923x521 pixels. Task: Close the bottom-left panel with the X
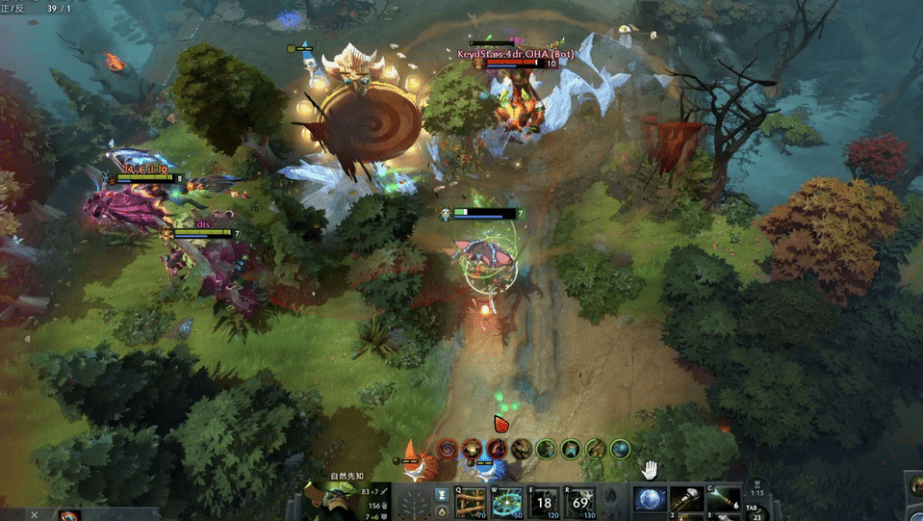pos(34,515)
